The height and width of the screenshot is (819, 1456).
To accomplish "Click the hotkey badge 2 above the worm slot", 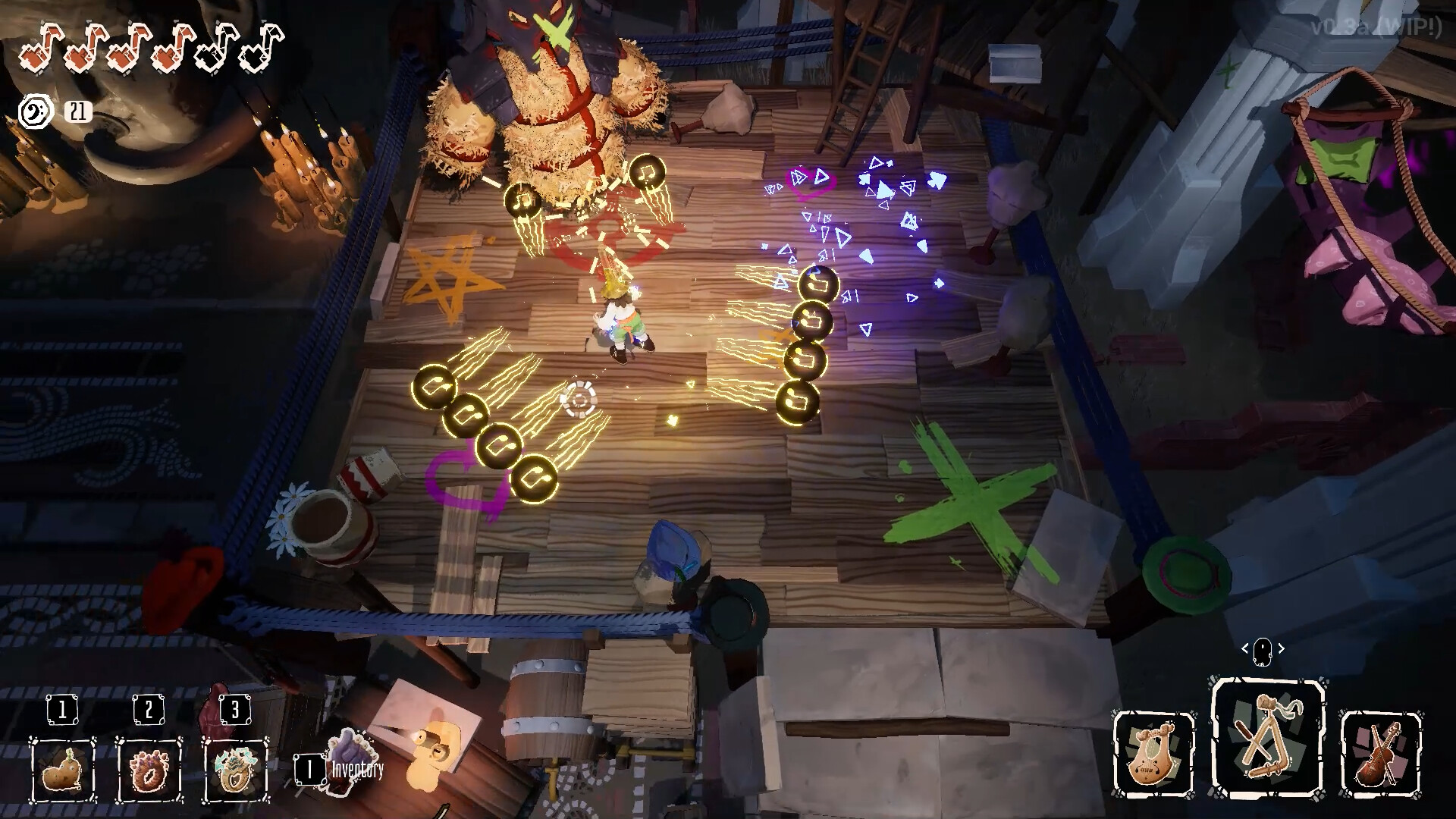I will [x=149, y=710].
